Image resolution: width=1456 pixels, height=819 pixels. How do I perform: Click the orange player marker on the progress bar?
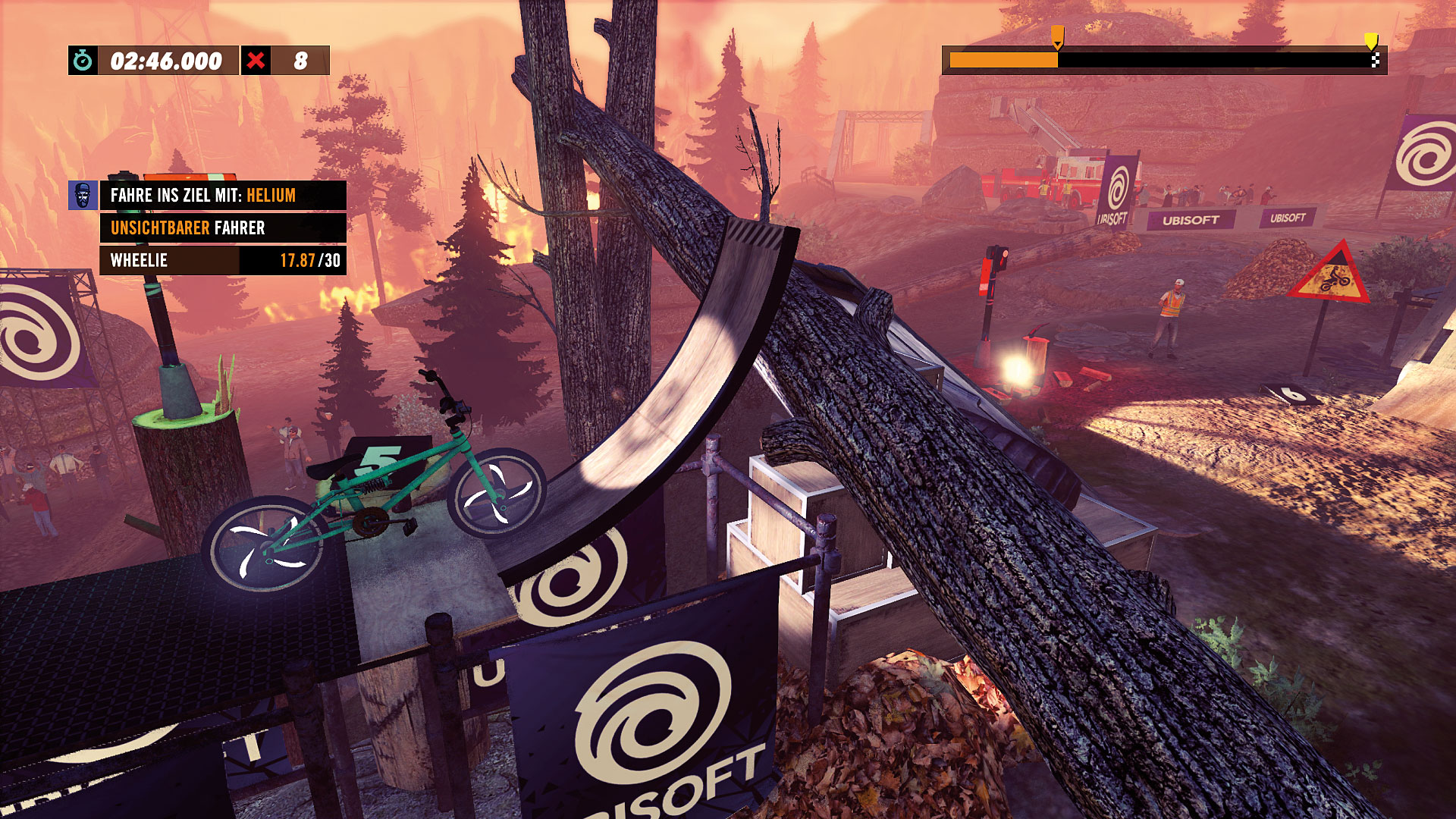1057,36
